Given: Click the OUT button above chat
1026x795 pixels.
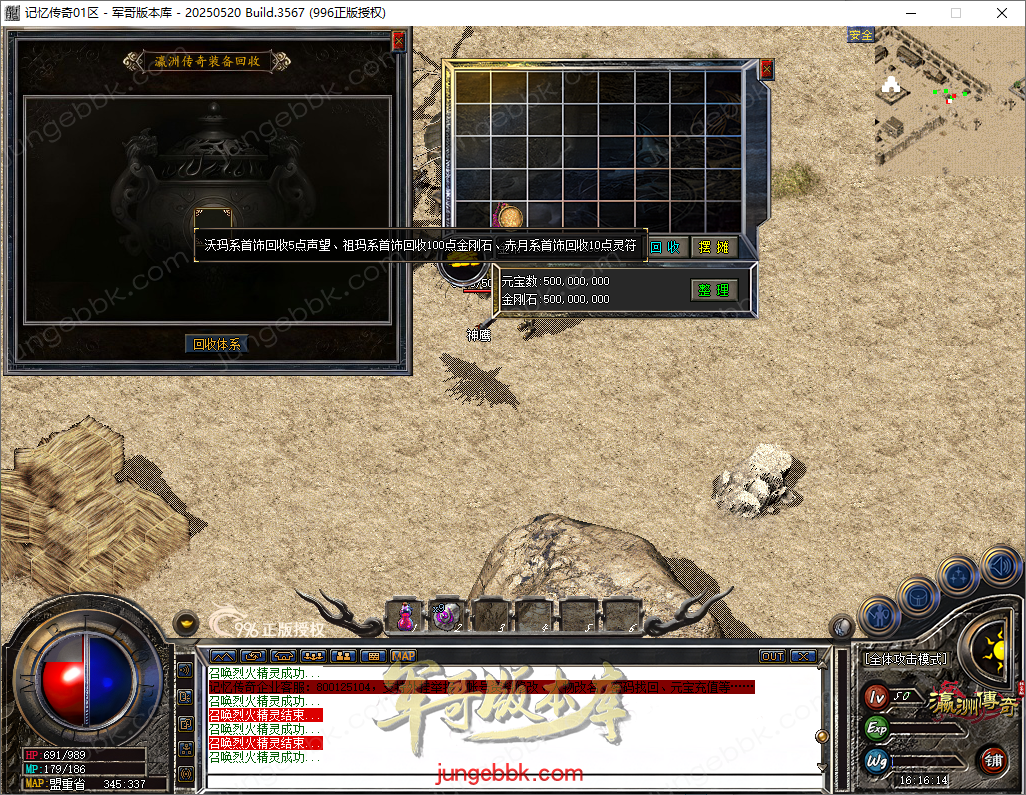Looking at the screenshot, I should pos(772,656).
